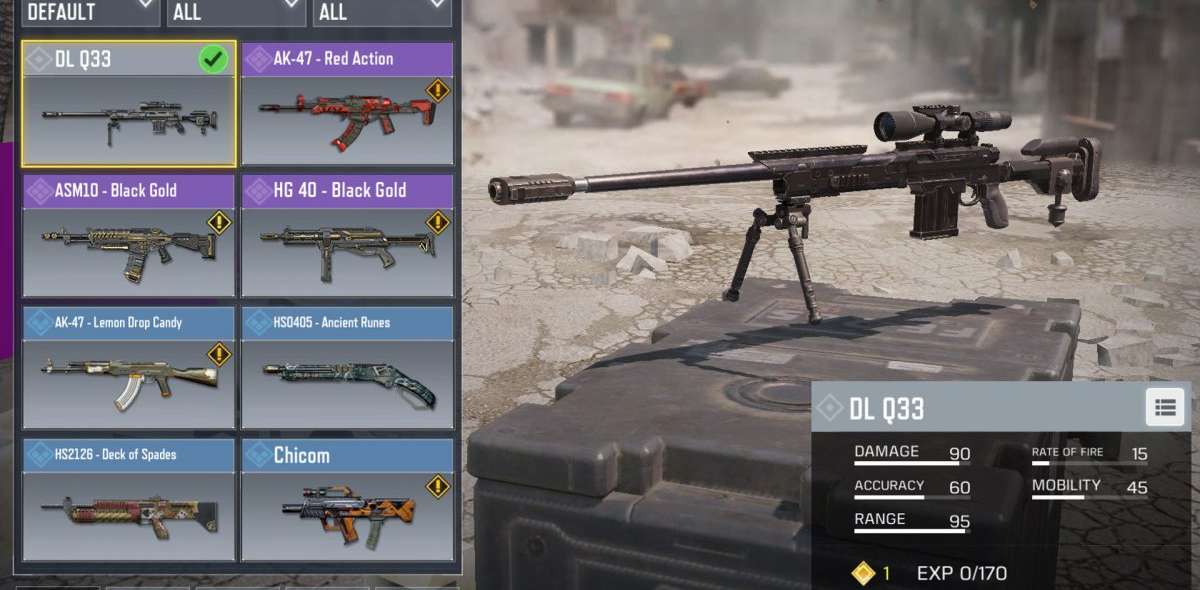Image resolution: width=1200 pixels, height=590 pixels.
Task: Pick the Chicom weapon card
Action: pyautogui.click(x=347, y=500)
